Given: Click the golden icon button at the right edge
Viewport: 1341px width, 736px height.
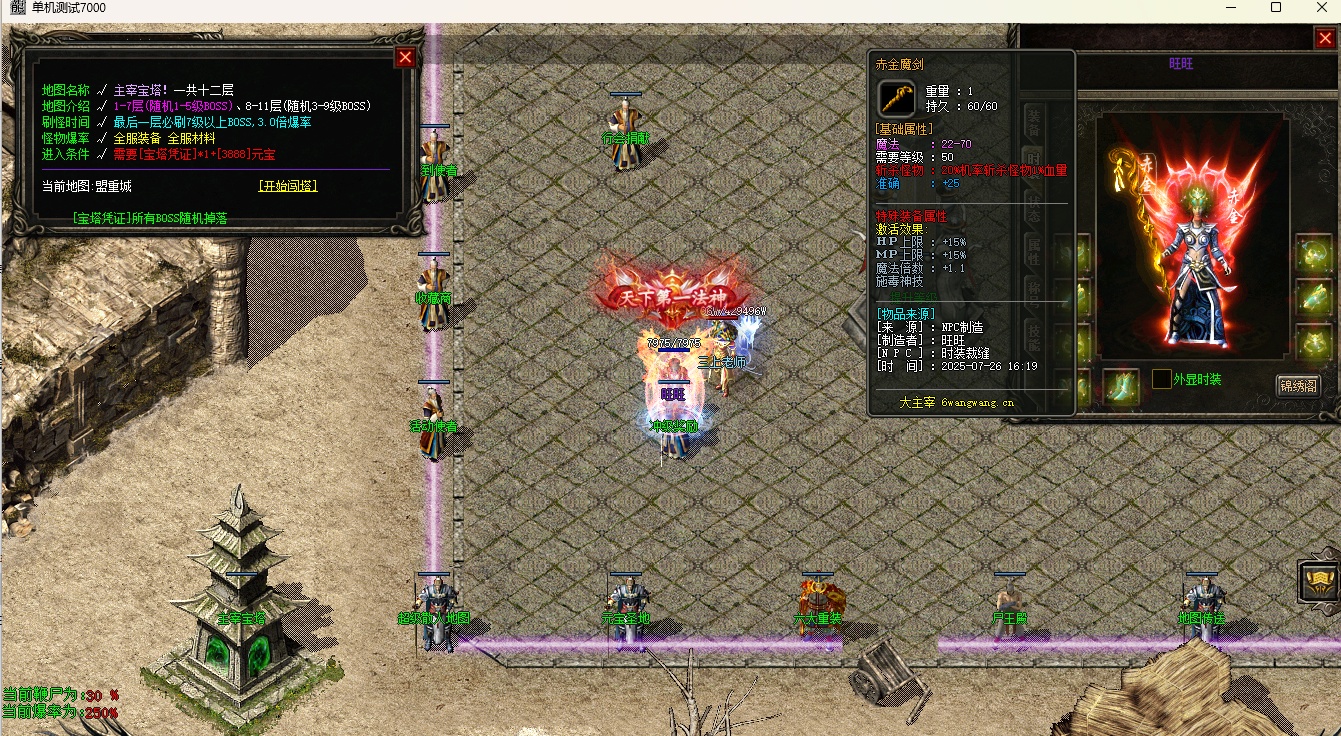Looking at the screenshot, I should [x=1320, y=581].
